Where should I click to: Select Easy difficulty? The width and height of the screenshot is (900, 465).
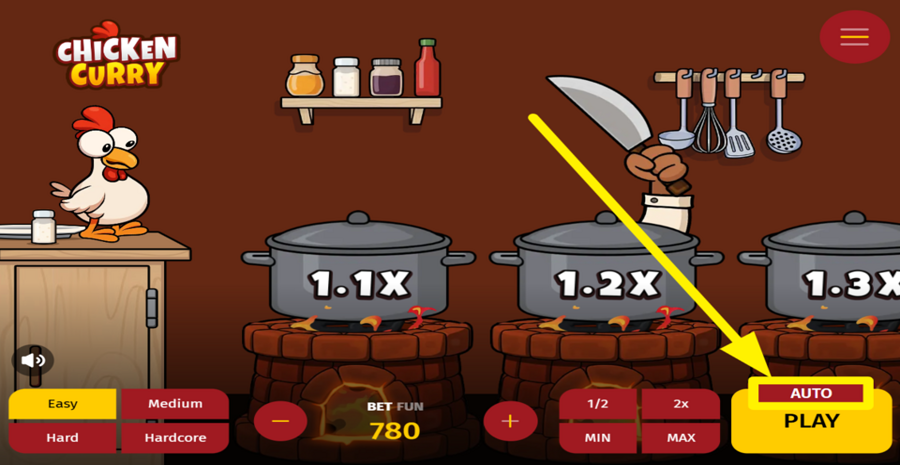(63, 404)
